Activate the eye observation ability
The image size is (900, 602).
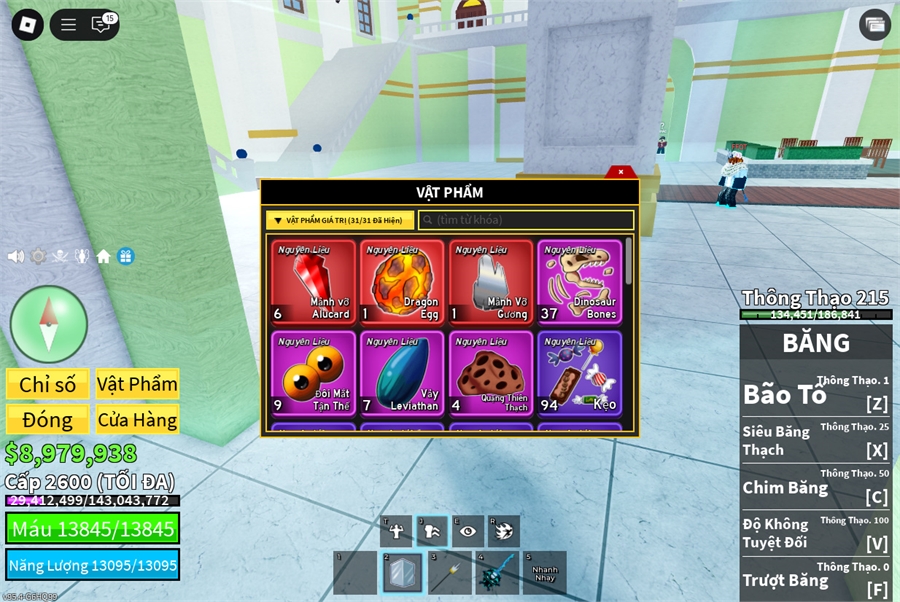click(x=467, y=531)
